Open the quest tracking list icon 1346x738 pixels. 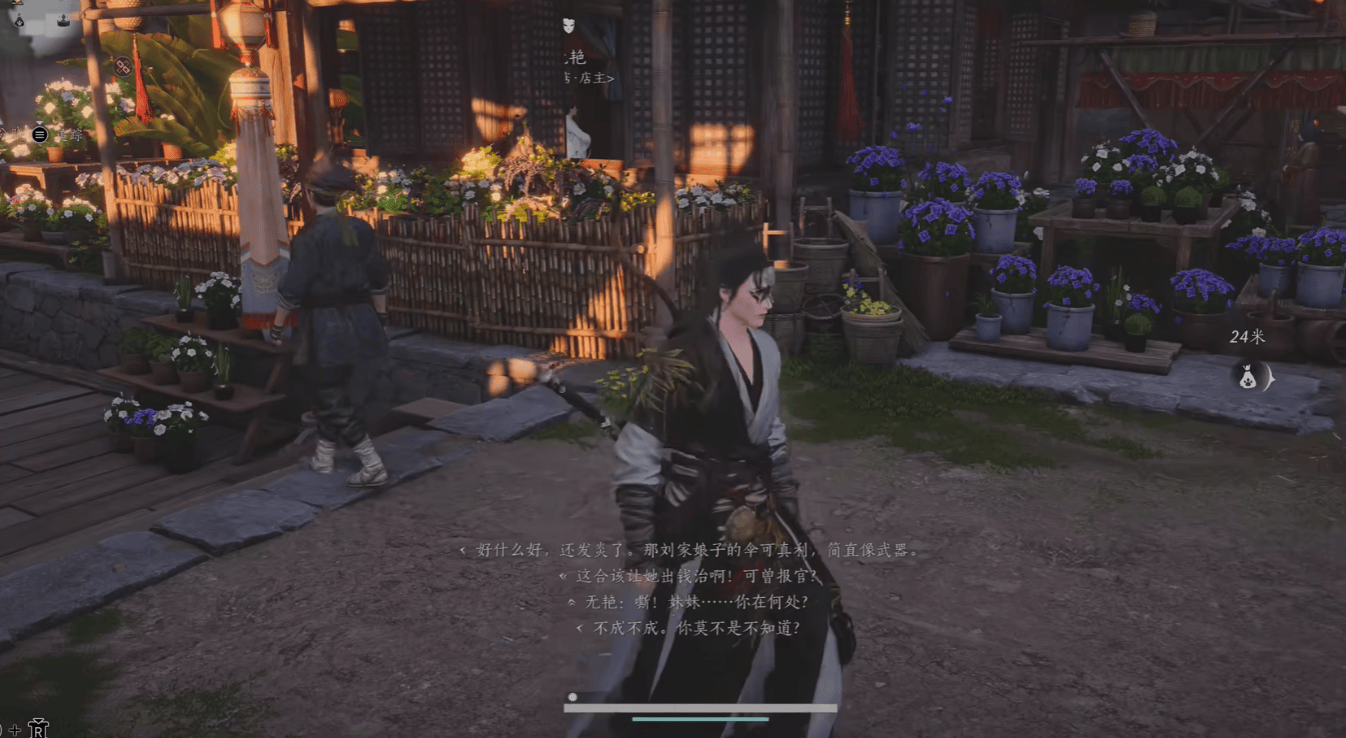click(40, 134)
